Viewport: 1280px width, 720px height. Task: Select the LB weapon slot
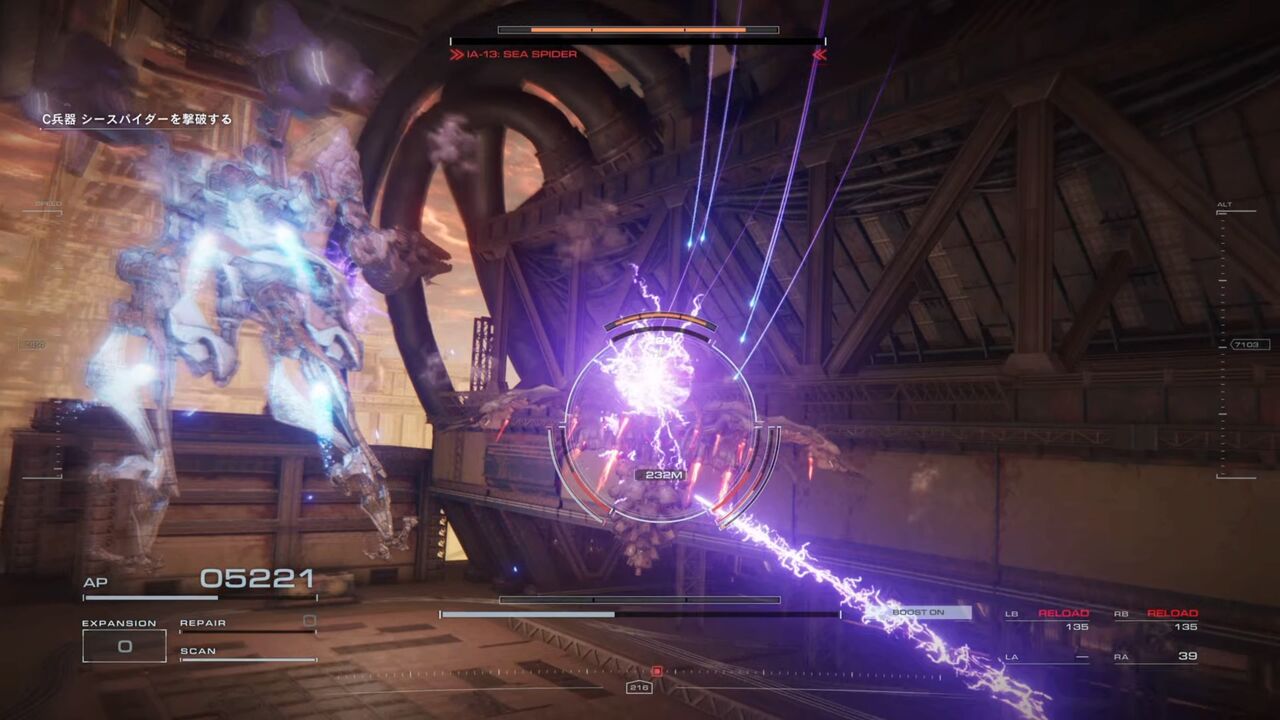[x=1047, y=620]
